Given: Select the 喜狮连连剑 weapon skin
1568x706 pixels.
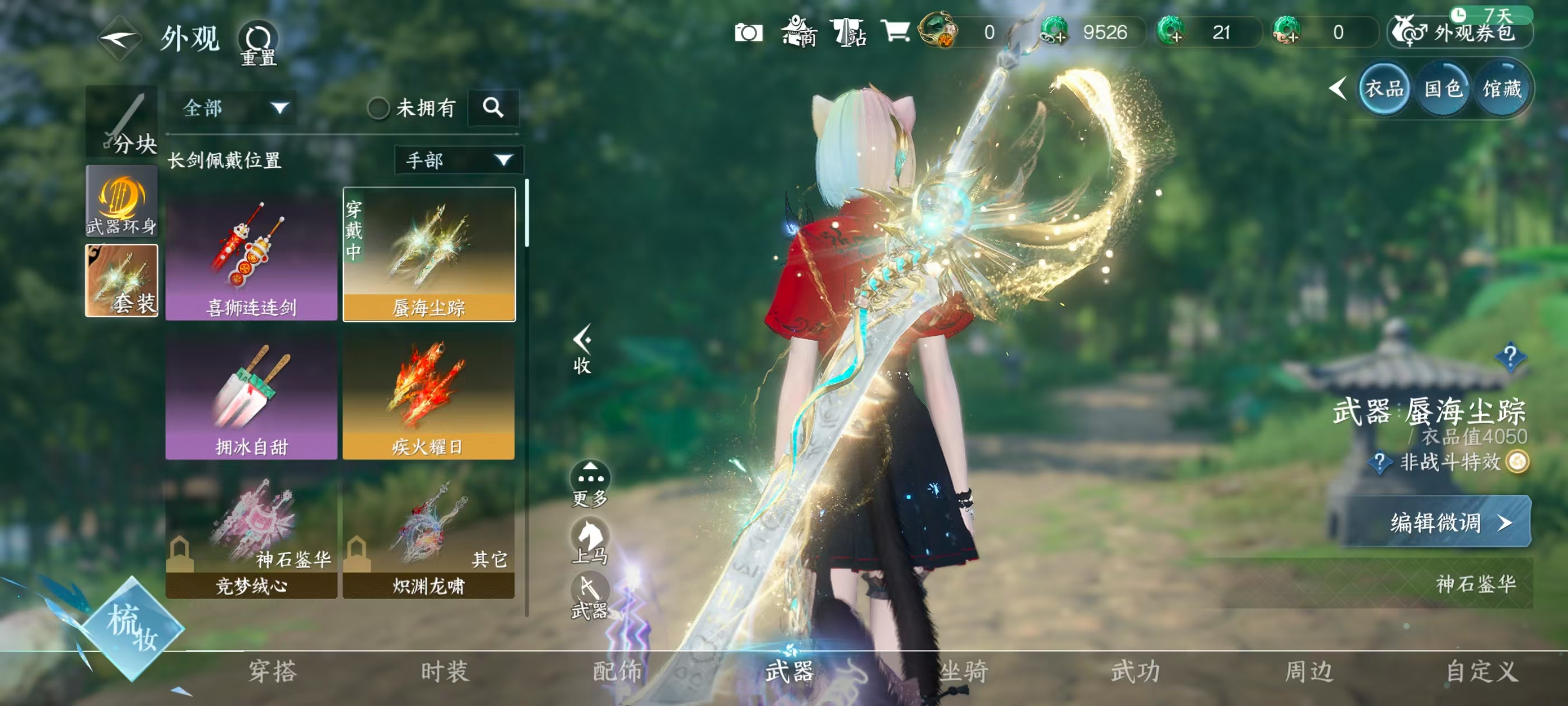Looking at the screenshot, I should [x=251, y=256].
